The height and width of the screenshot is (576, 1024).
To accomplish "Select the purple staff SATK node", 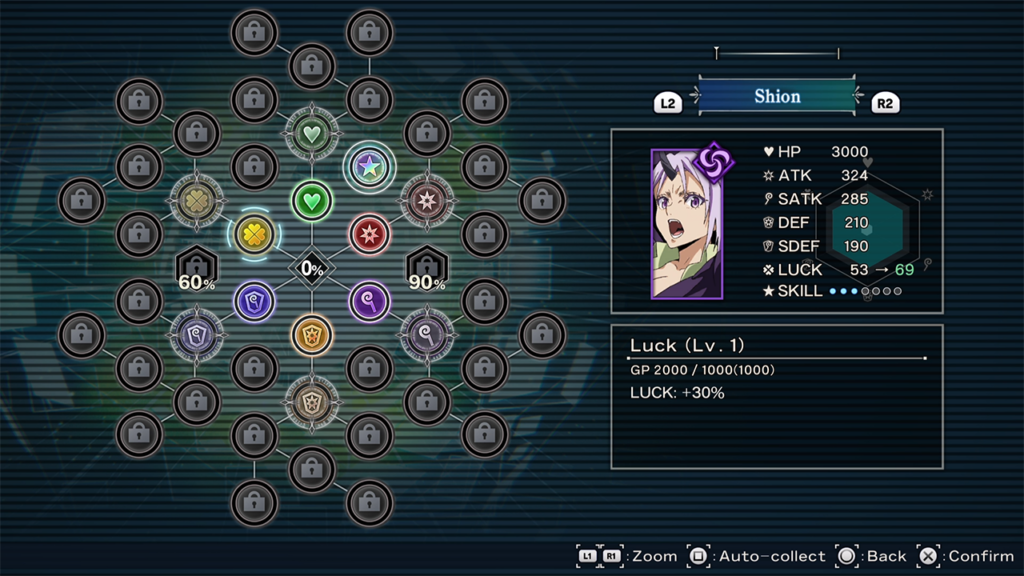I will 369,301.
